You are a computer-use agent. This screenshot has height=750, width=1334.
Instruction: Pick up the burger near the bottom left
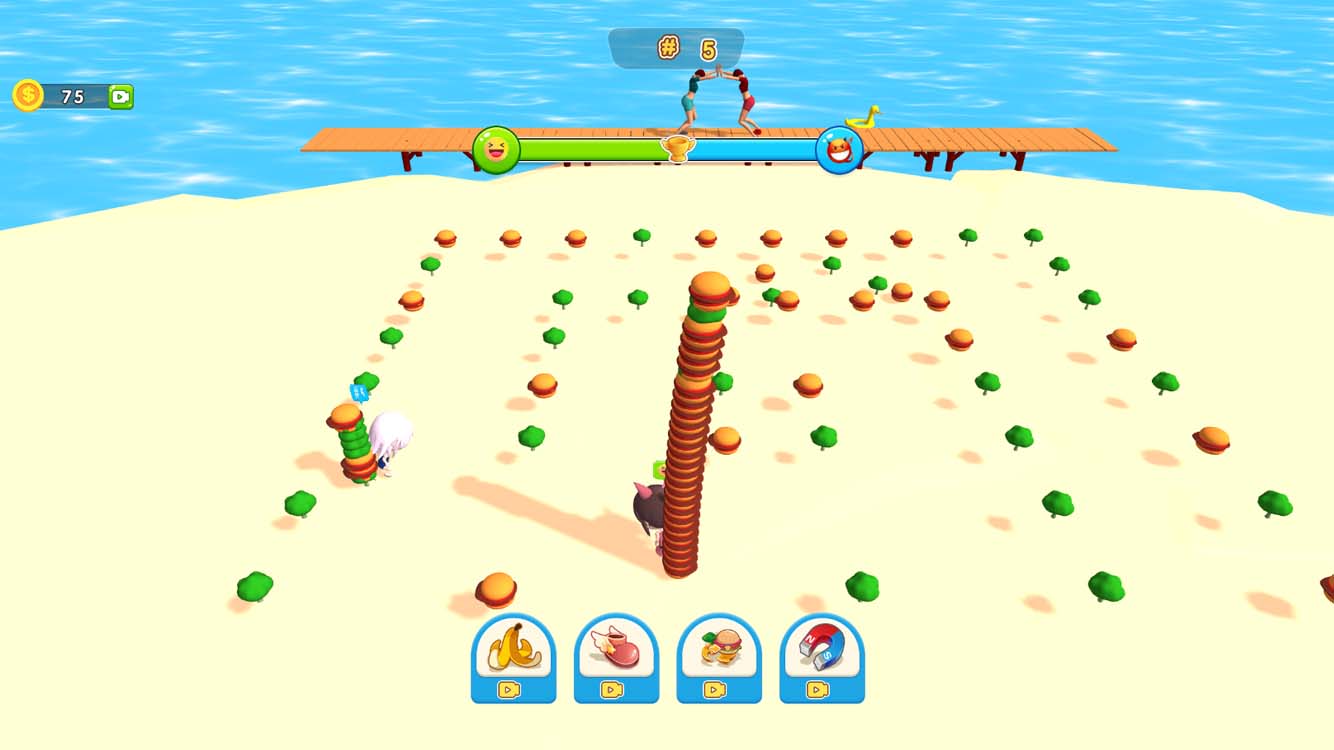tap(498, 587)
